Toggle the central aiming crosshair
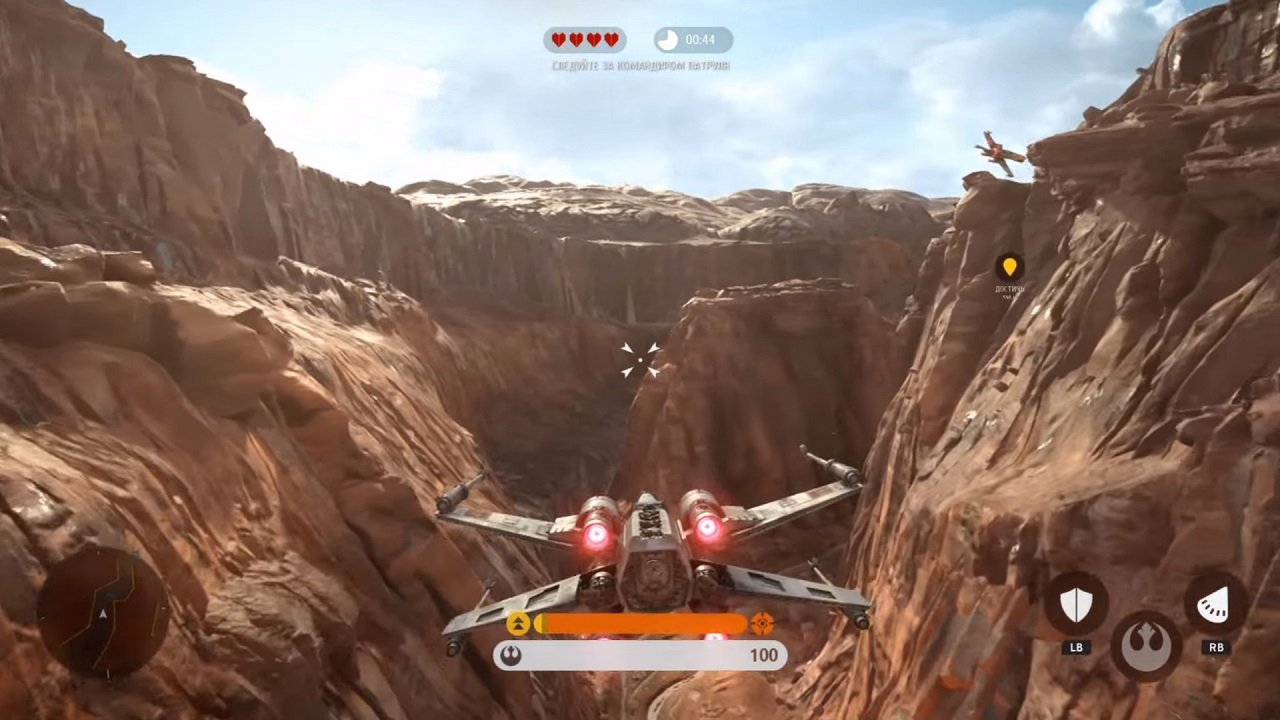 640,360
